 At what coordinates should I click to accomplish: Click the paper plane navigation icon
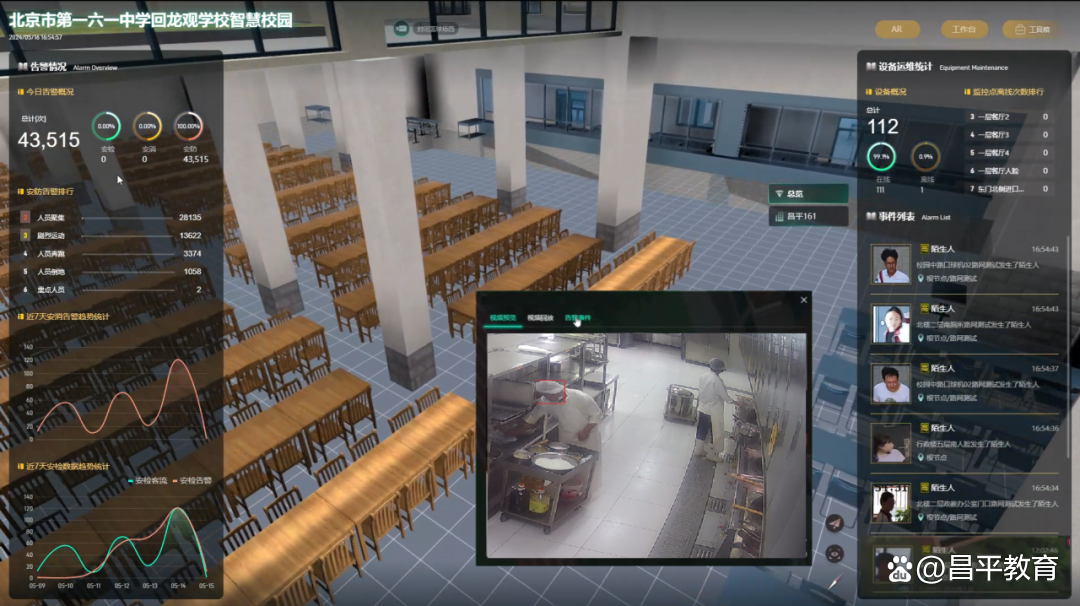click(835, 523)
